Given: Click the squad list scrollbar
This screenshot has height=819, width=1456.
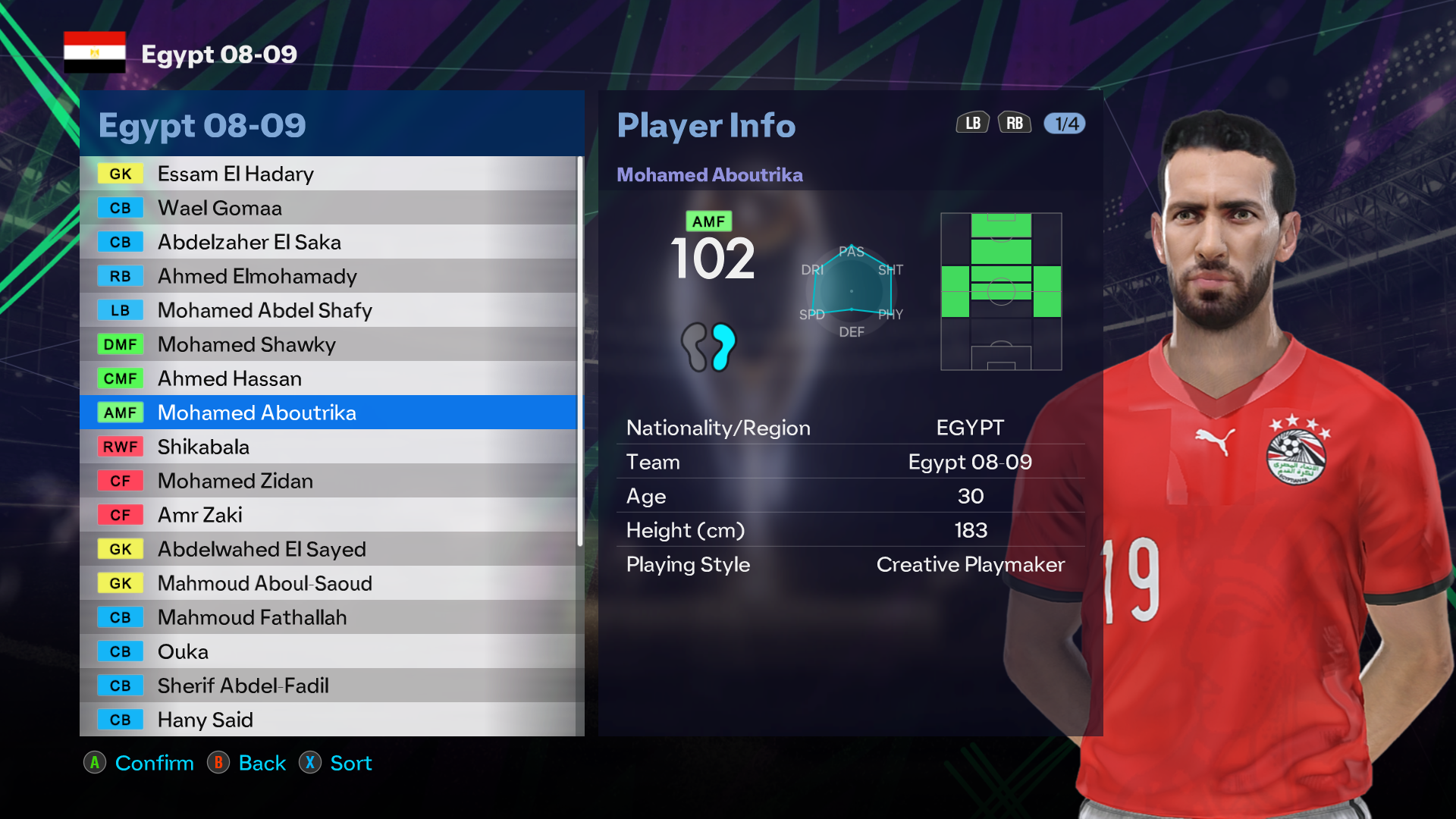Looking at the screenshot, I should coord(580,350).
